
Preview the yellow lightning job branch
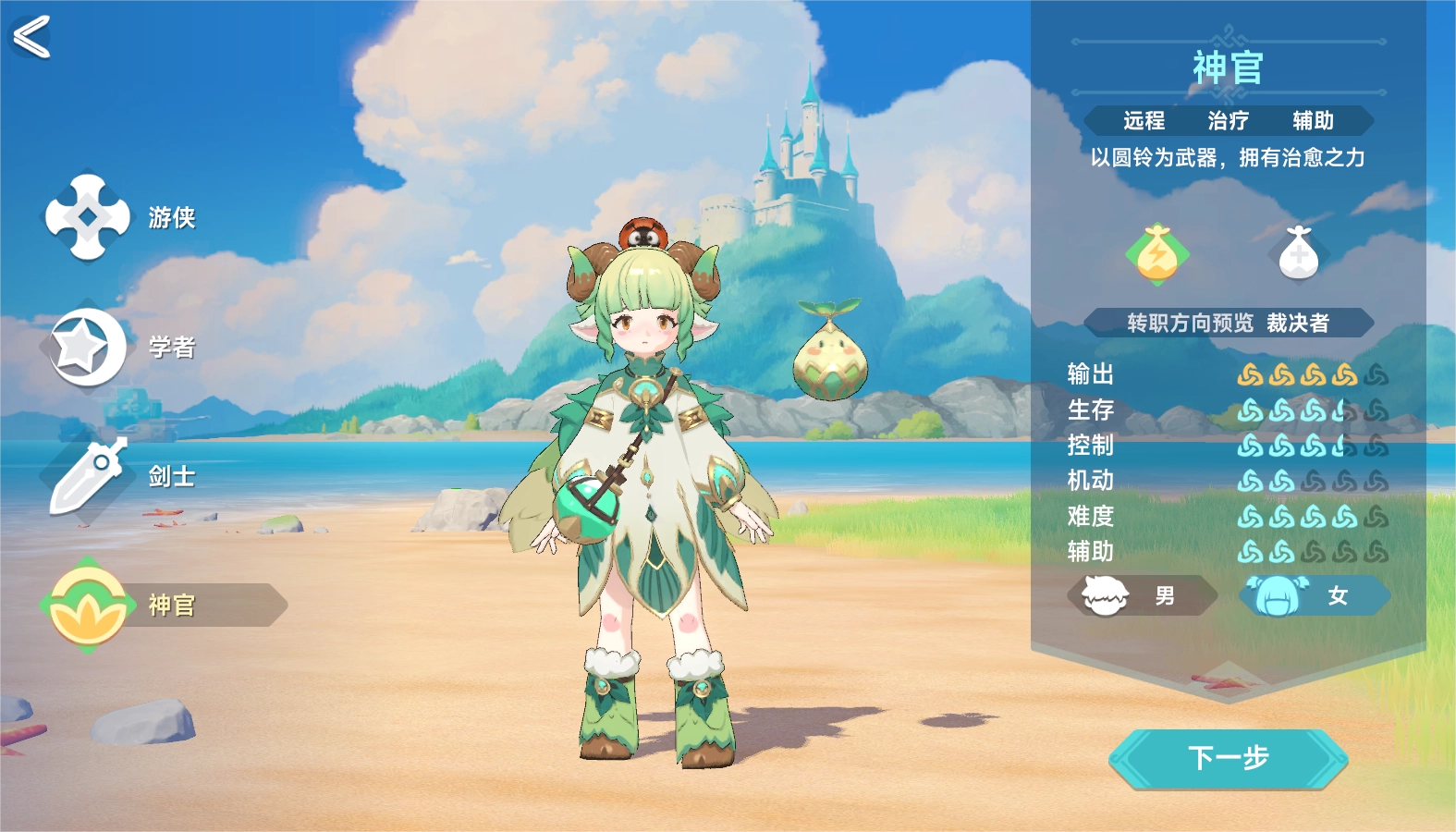(1157, 253)
